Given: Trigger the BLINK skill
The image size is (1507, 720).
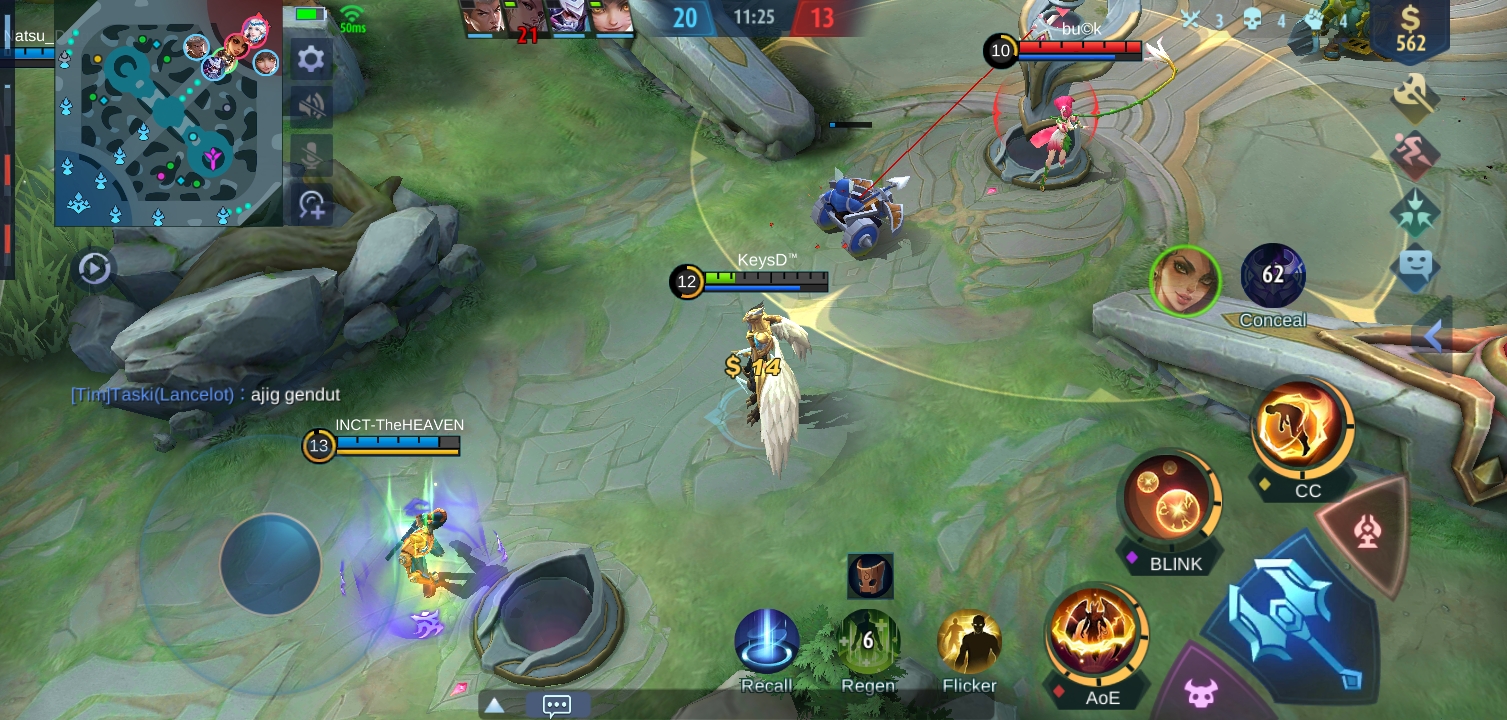Looking at the screenshot, I should pyautogui.click(x=1170, y=499).
